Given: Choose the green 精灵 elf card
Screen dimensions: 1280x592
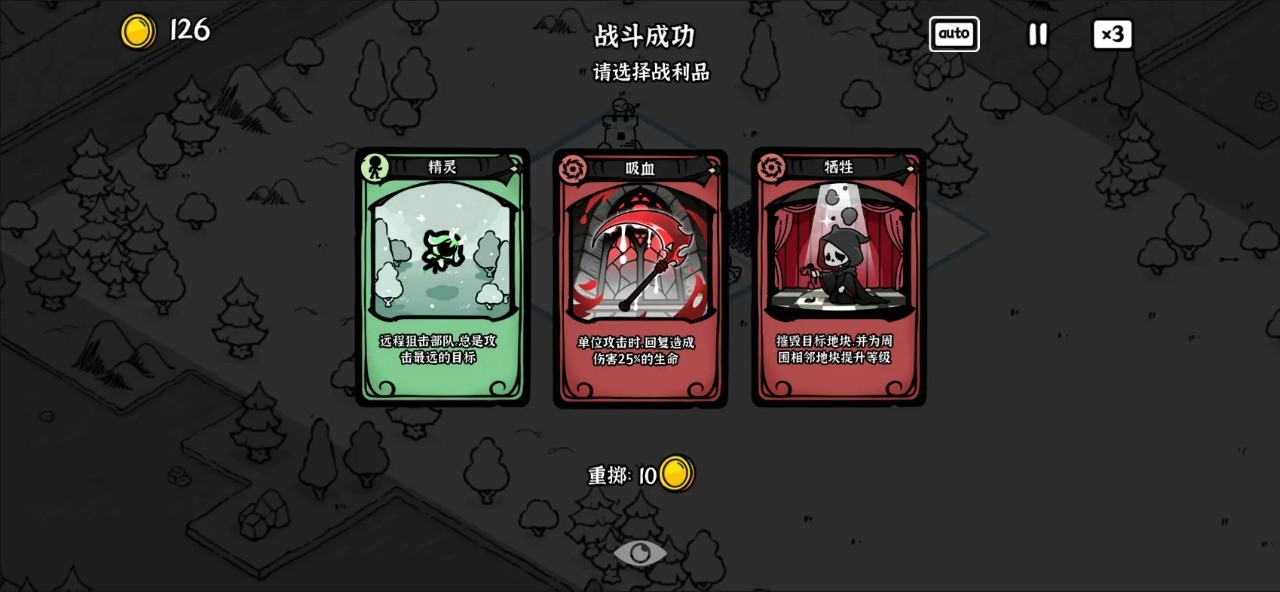Looking at the screenshot, I should coord(442,277).
